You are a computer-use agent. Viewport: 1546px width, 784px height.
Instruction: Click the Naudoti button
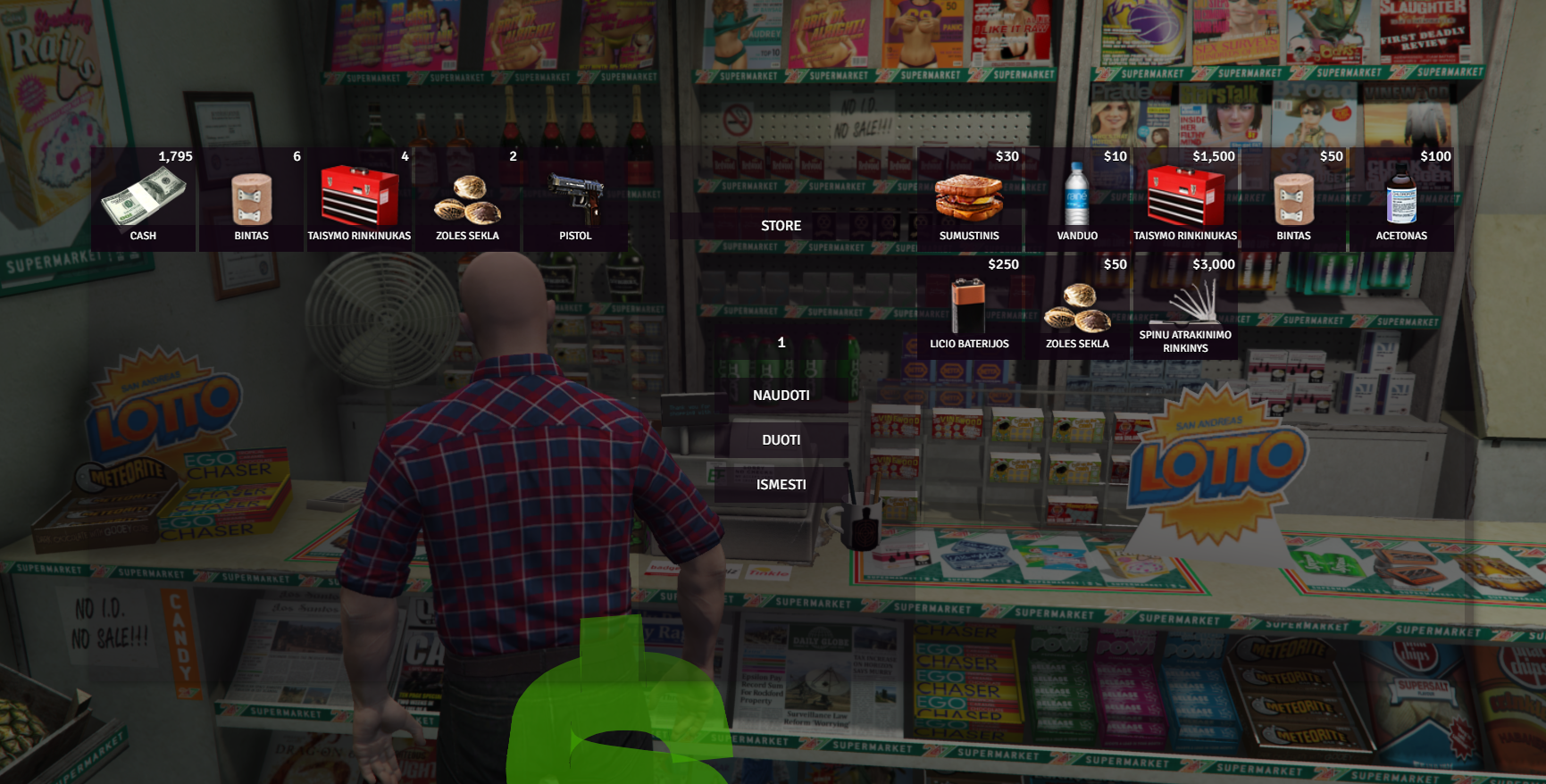(781, 396)
